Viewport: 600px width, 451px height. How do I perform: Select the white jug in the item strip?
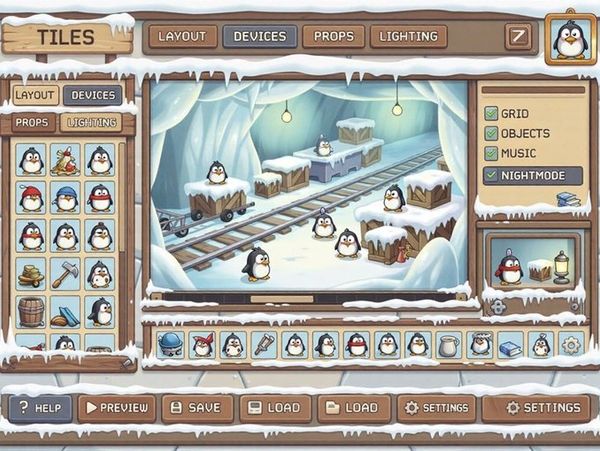tap(449, 346)
